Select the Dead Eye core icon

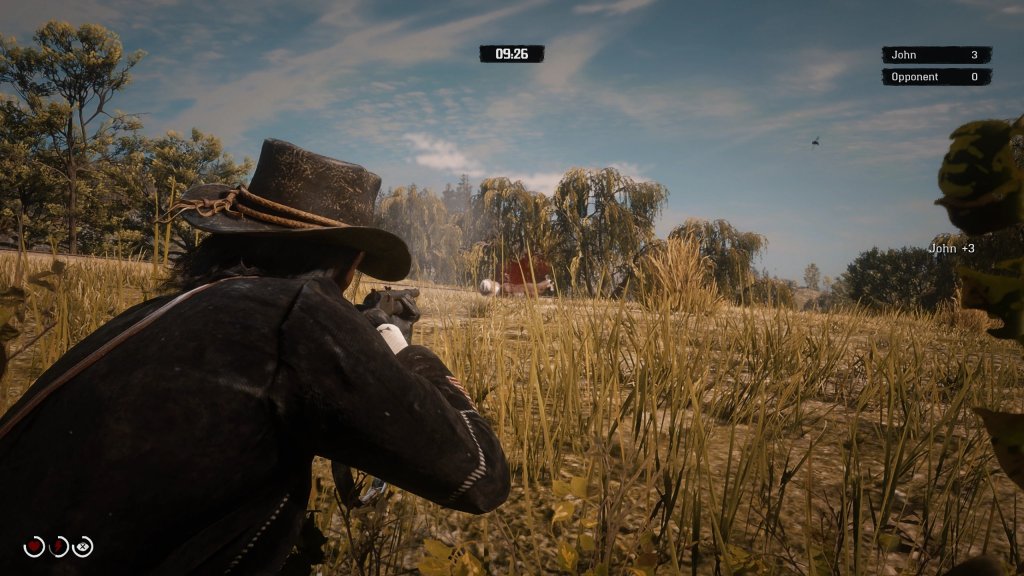click(83, 546)
